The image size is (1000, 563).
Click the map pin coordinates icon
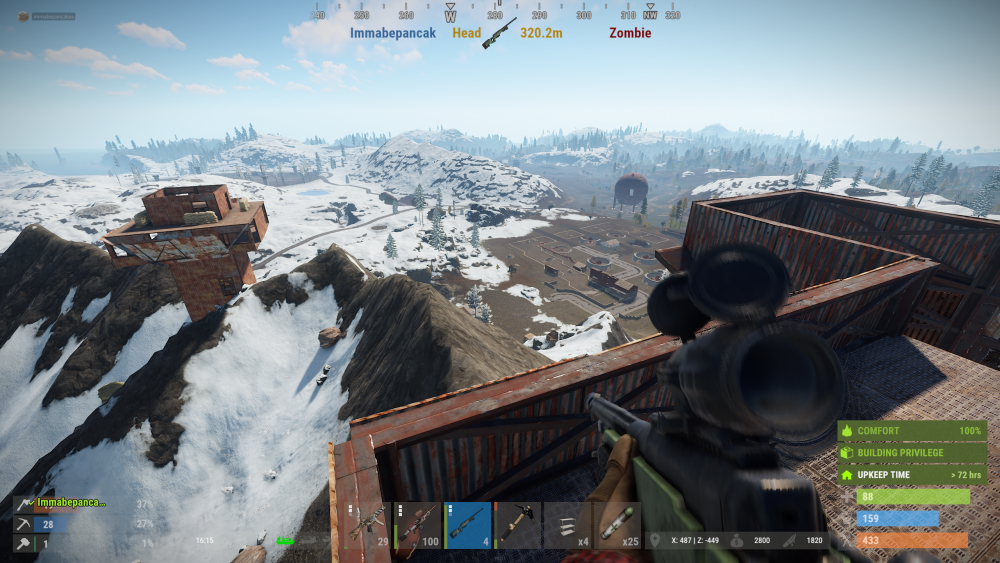(x=654, y=540)
